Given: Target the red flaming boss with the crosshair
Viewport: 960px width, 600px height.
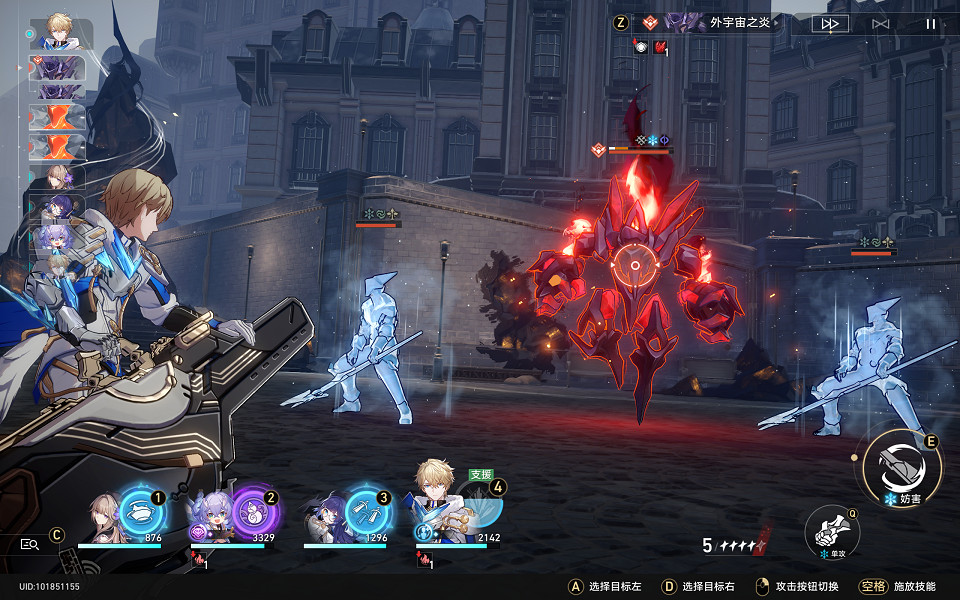Looking at the screenshot, I should [634, 265].
